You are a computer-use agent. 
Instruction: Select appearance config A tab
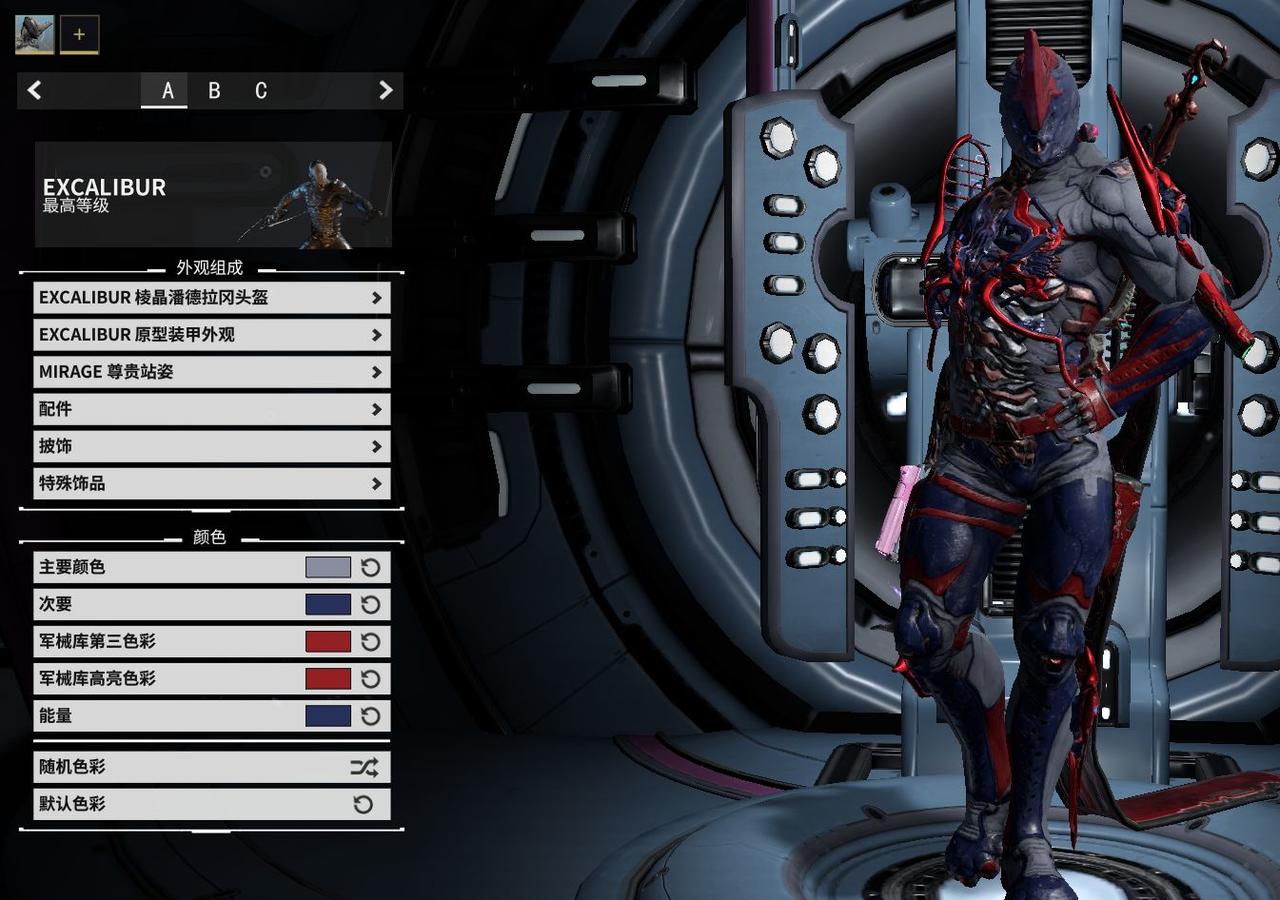[x=167, y=91]
